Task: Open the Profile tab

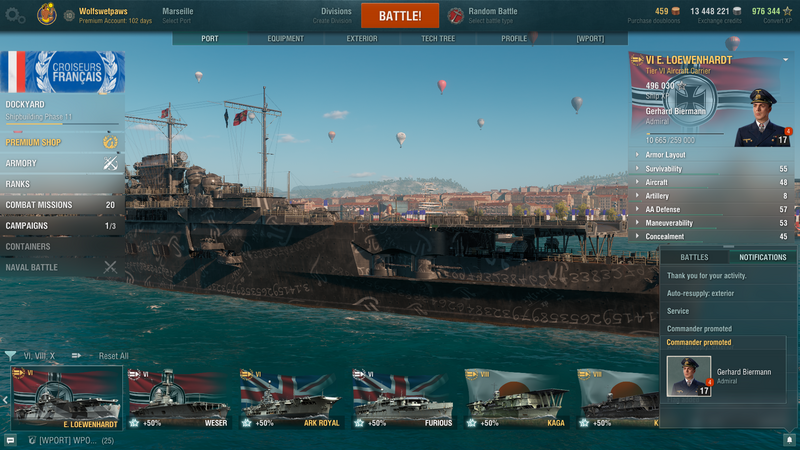Action: [513, 39]
